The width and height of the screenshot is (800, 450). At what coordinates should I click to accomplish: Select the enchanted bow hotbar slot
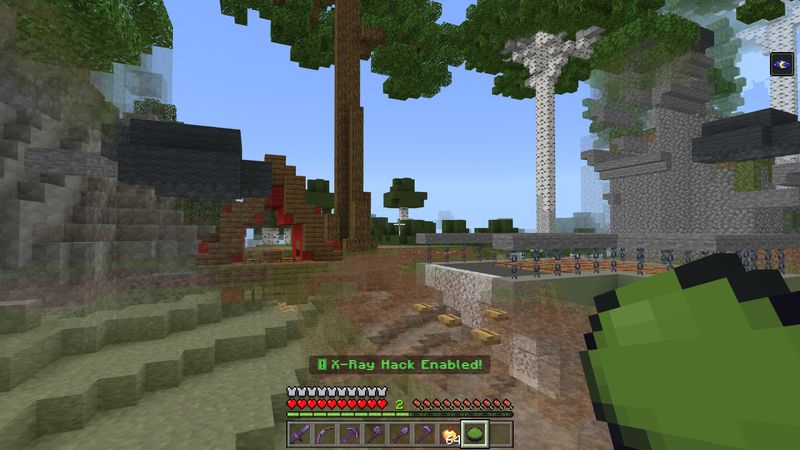326,435
